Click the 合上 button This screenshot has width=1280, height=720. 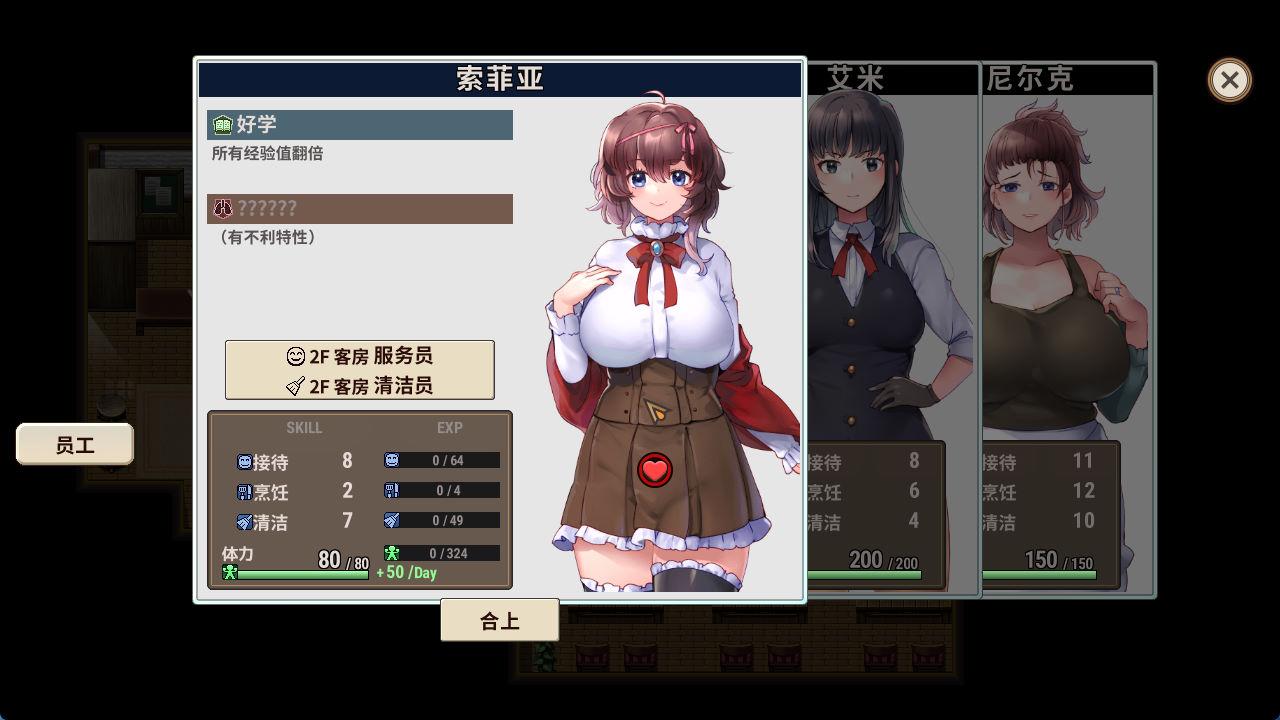499,621
